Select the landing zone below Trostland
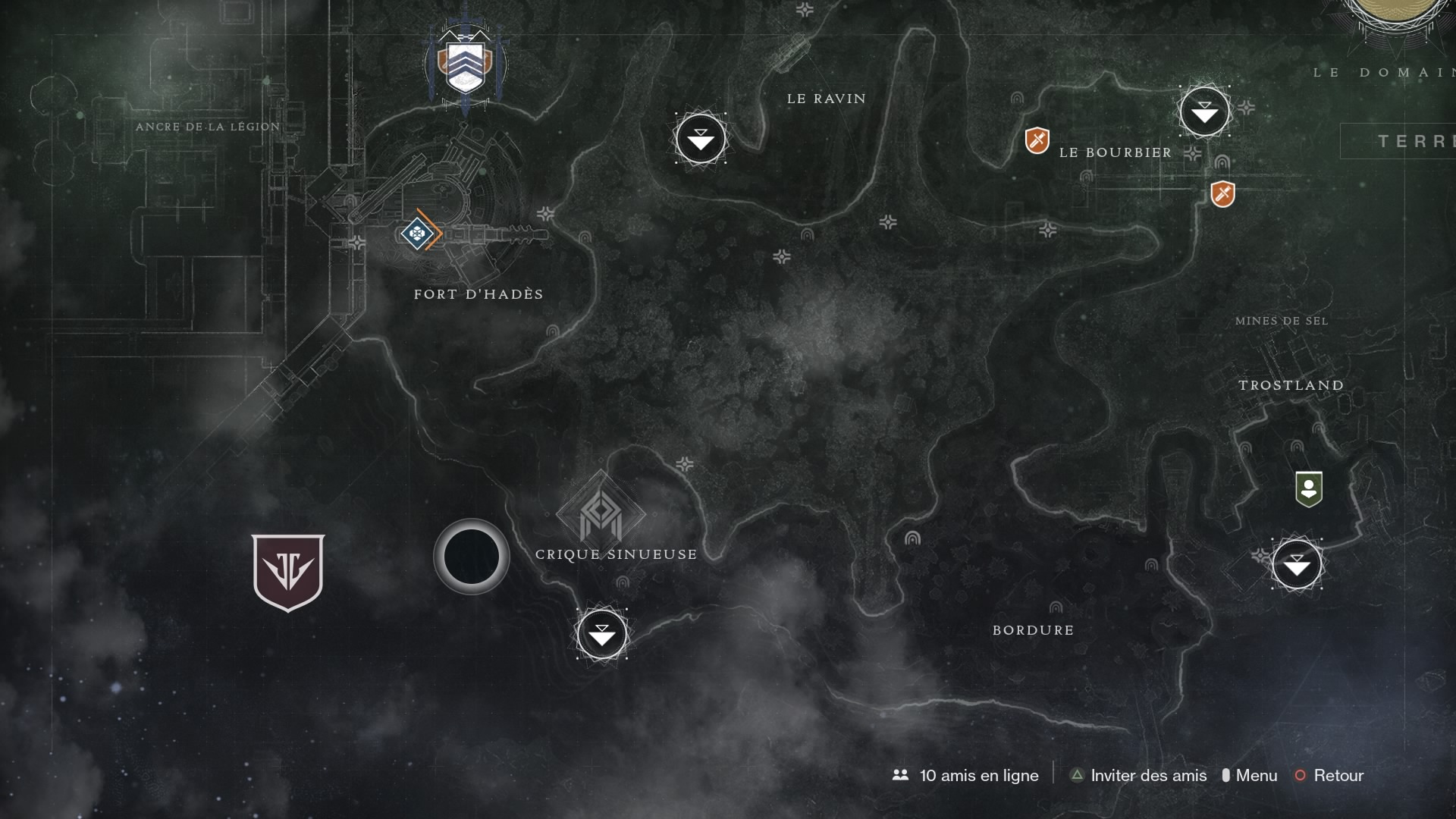Screen dimensions: 1456x819 1297,564
